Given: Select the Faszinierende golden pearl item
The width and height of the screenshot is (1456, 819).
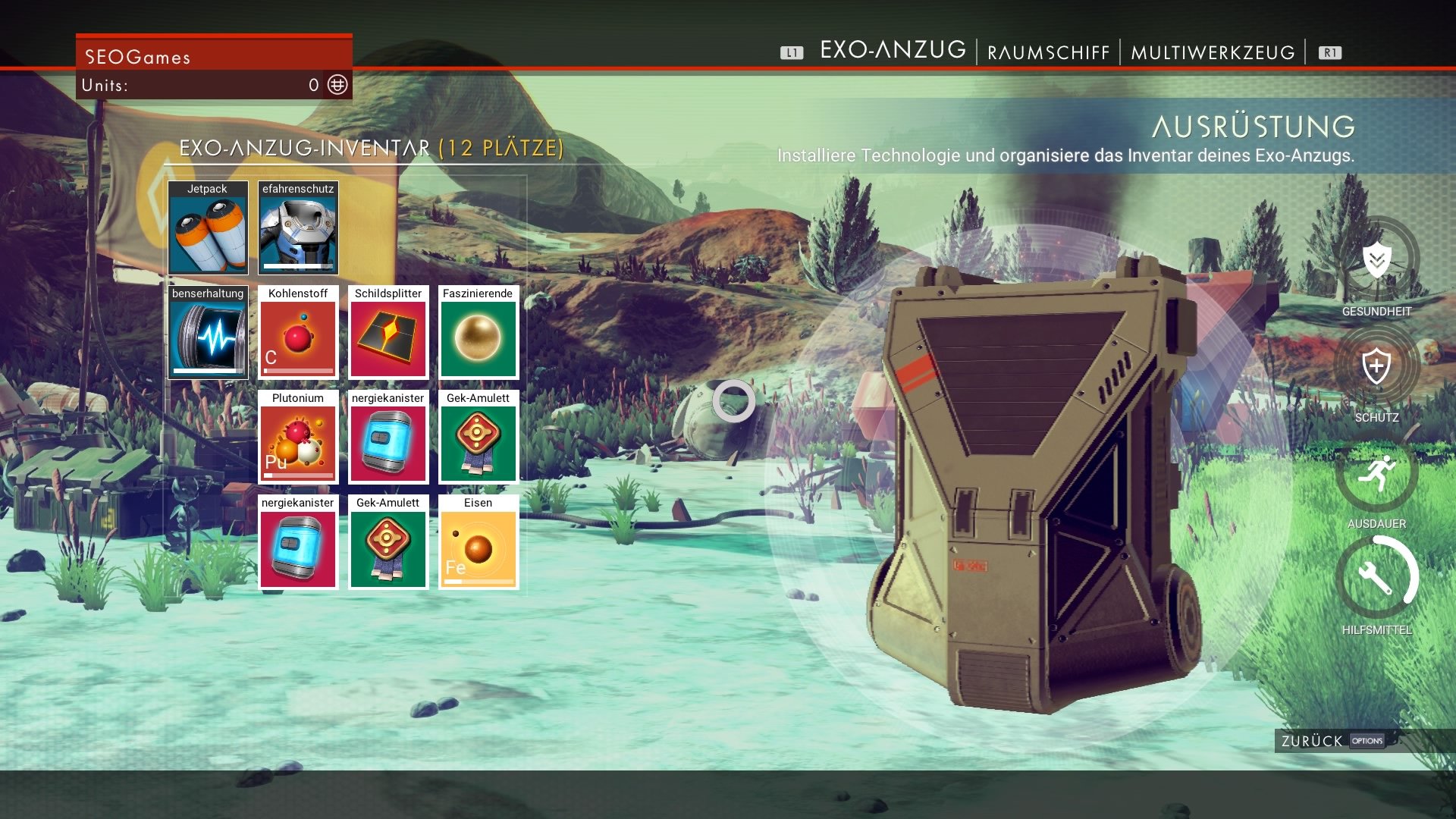Looking at the screenshot, I should tap(479, 333).
